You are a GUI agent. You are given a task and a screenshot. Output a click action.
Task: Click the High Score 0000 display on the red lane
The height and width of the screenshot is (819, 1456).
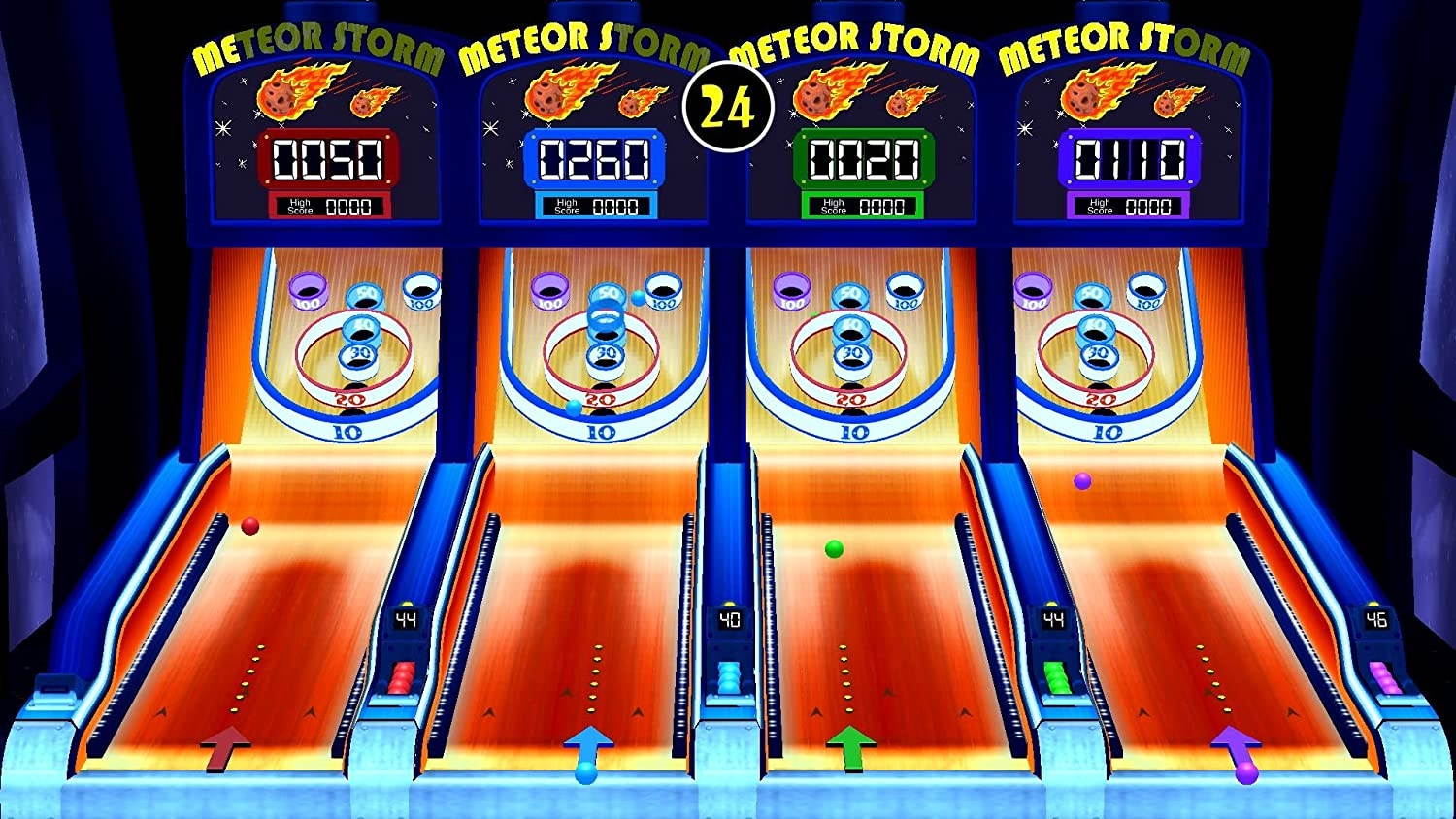click(x=330, y=205)
